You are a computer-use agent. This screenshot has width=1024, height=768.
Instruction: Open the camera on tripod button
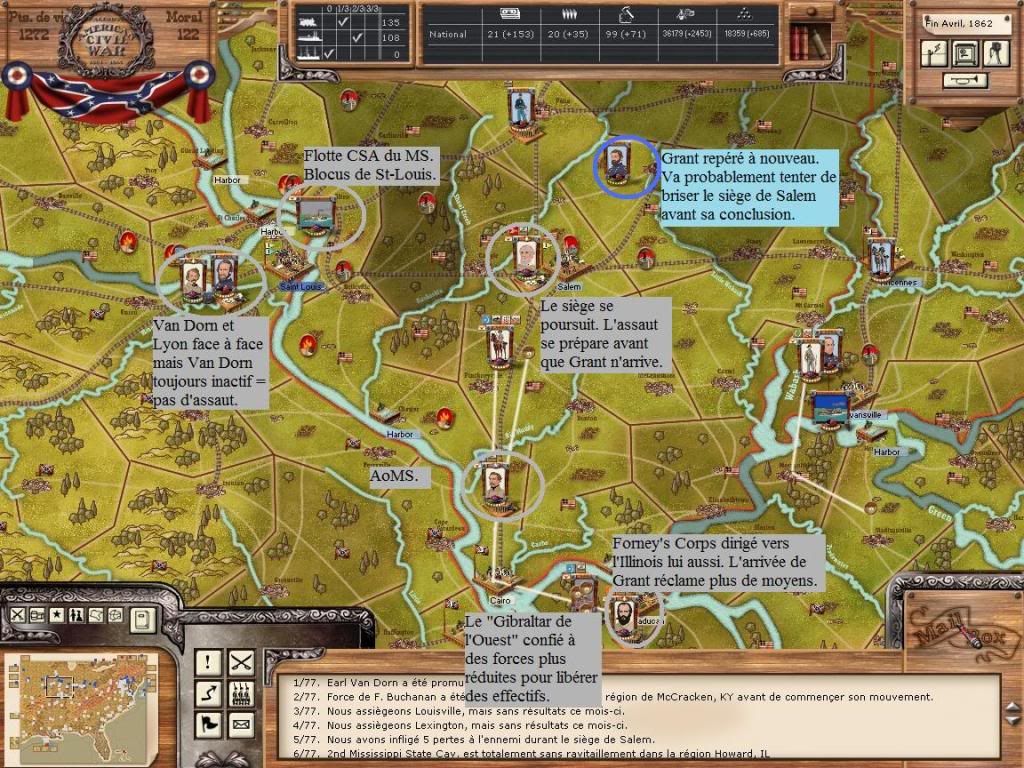coord(996,53)
